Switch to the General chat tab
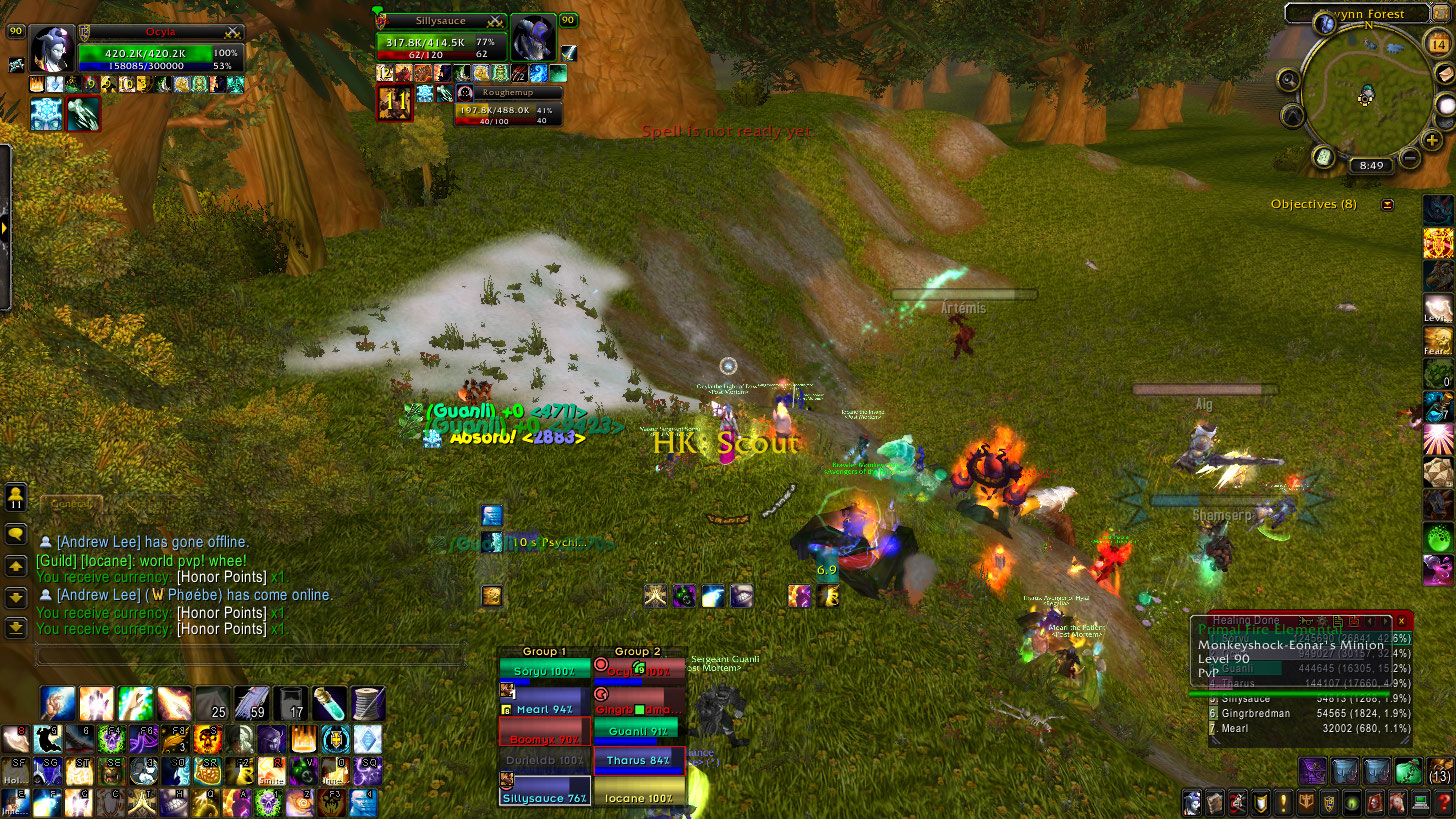Viewport: 1456px width, 819px height. pos(68,505)
